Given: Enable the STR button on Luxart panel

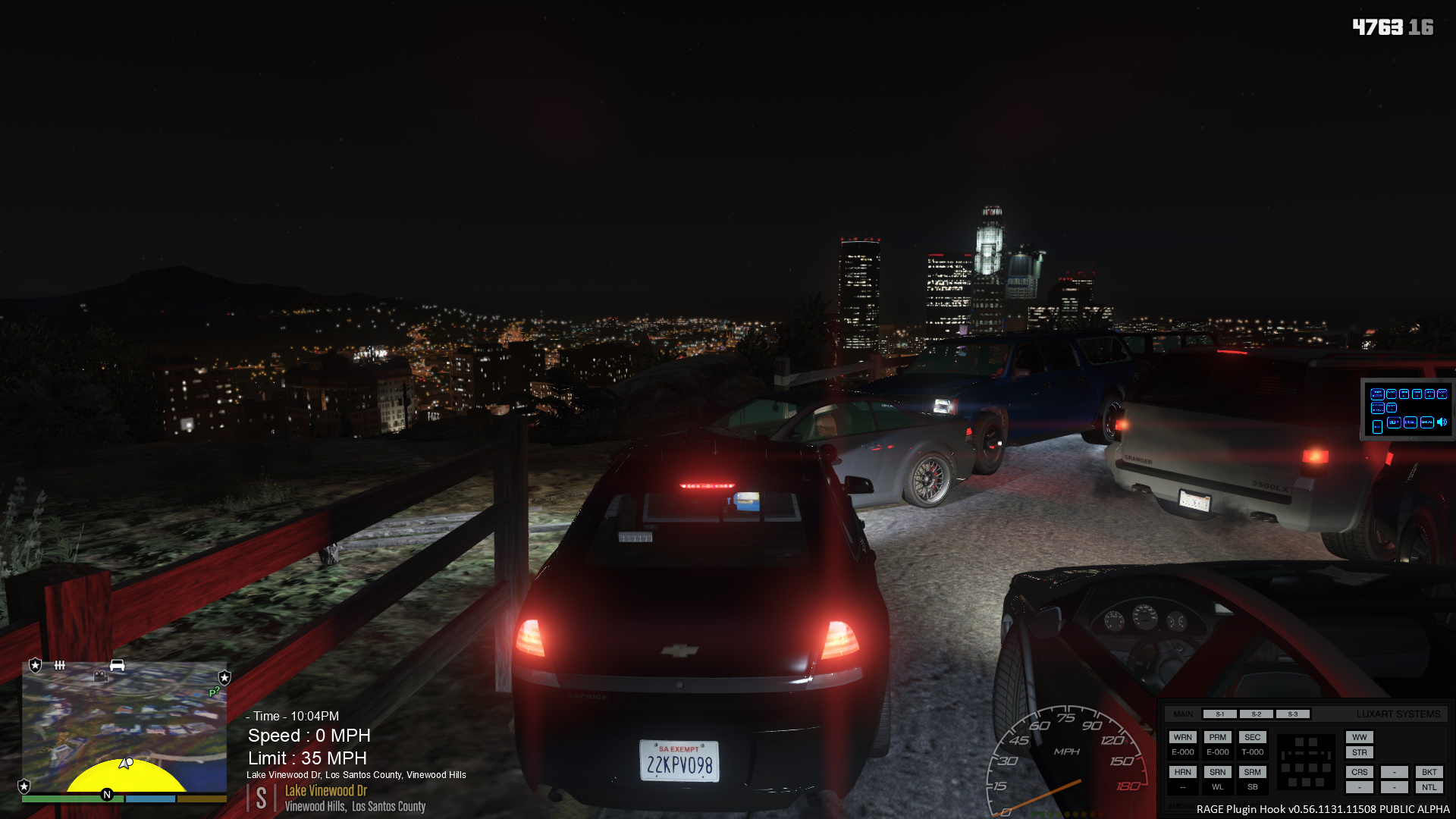Looking at the screenshot, I should coord(1359,752).
